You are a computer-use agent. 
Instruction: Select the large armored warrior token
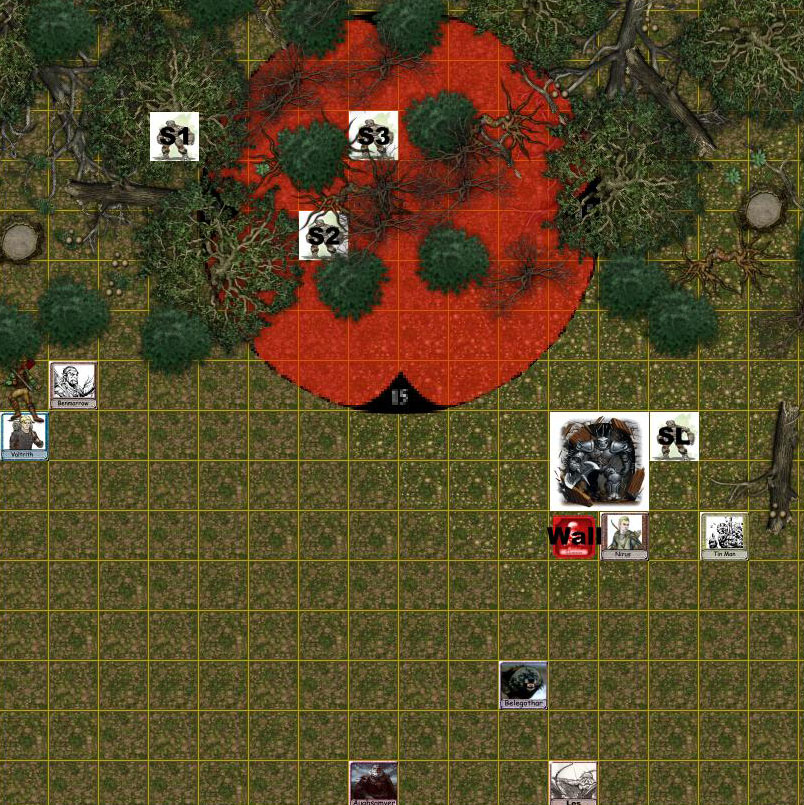coord(599,461)
